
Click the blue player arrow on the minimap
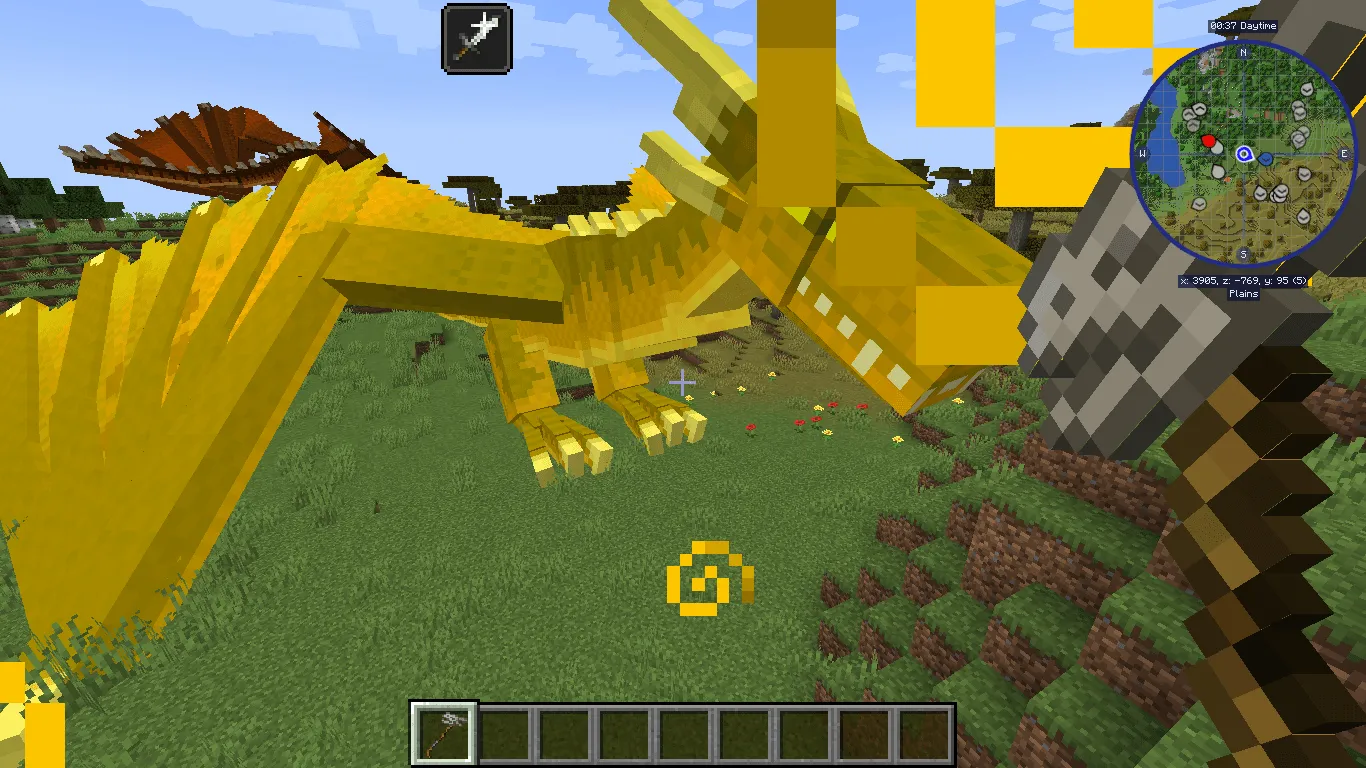1243,155
